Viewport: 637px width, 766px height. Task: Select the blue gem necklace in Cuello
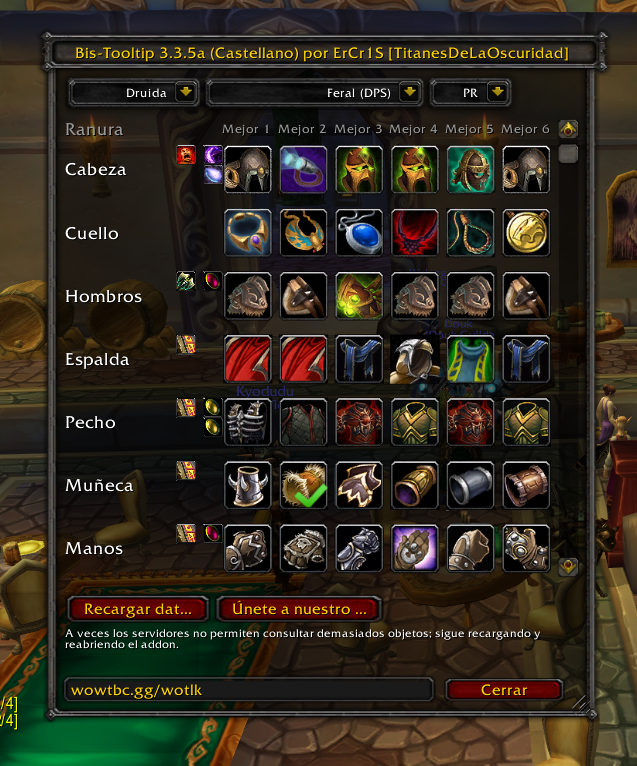pos(359,233)
